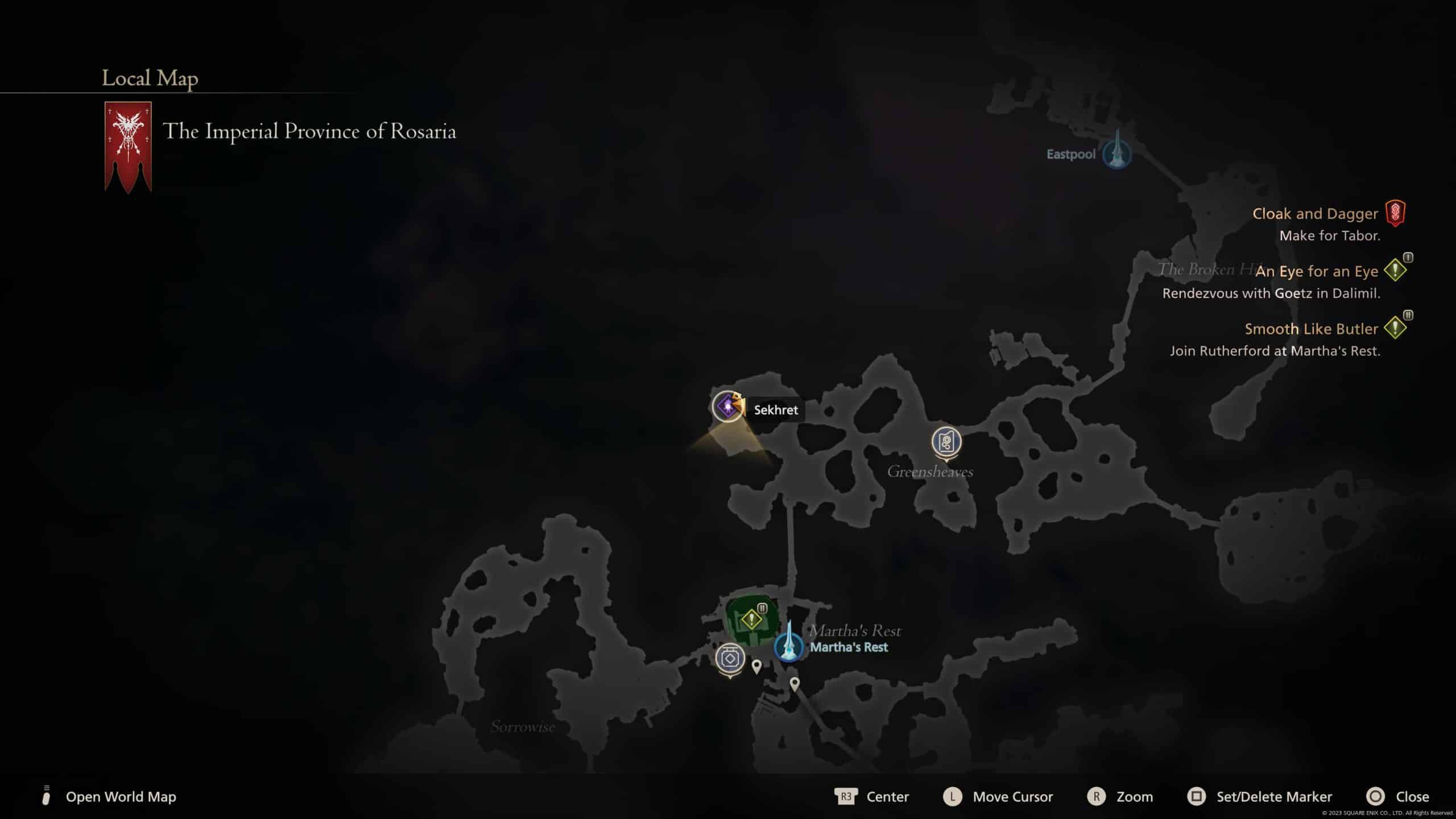This screenshot has height=819, width=1456.
Task: Click the green quest marker in Martha's Rest
Action: [751, 619]
